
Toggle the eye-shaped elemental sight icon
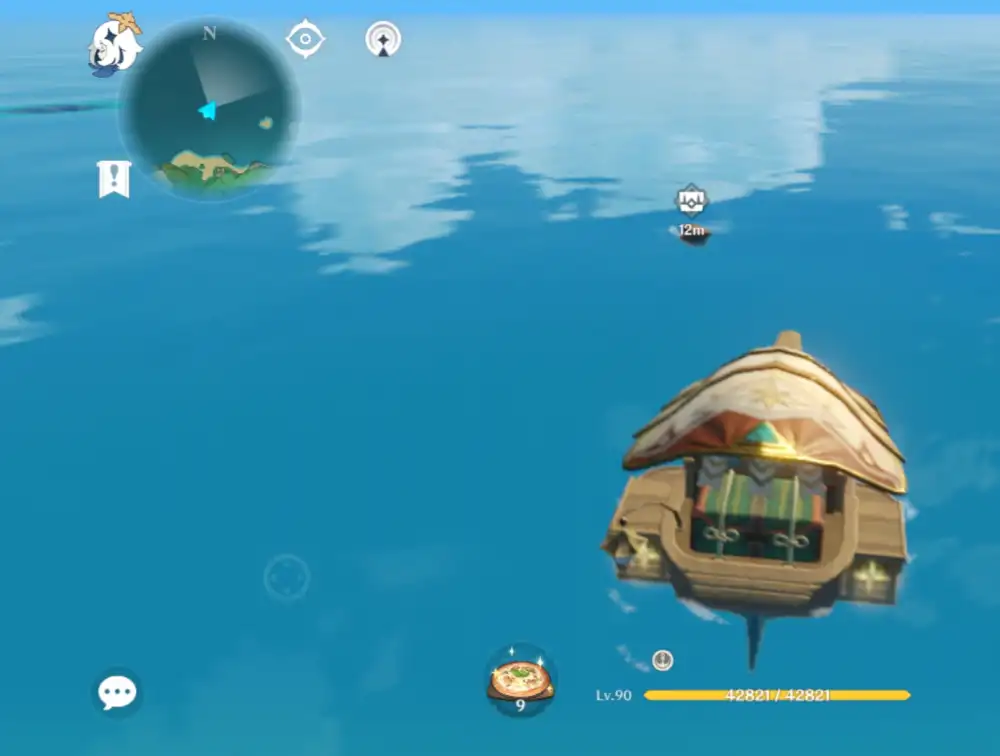(304, 40)
